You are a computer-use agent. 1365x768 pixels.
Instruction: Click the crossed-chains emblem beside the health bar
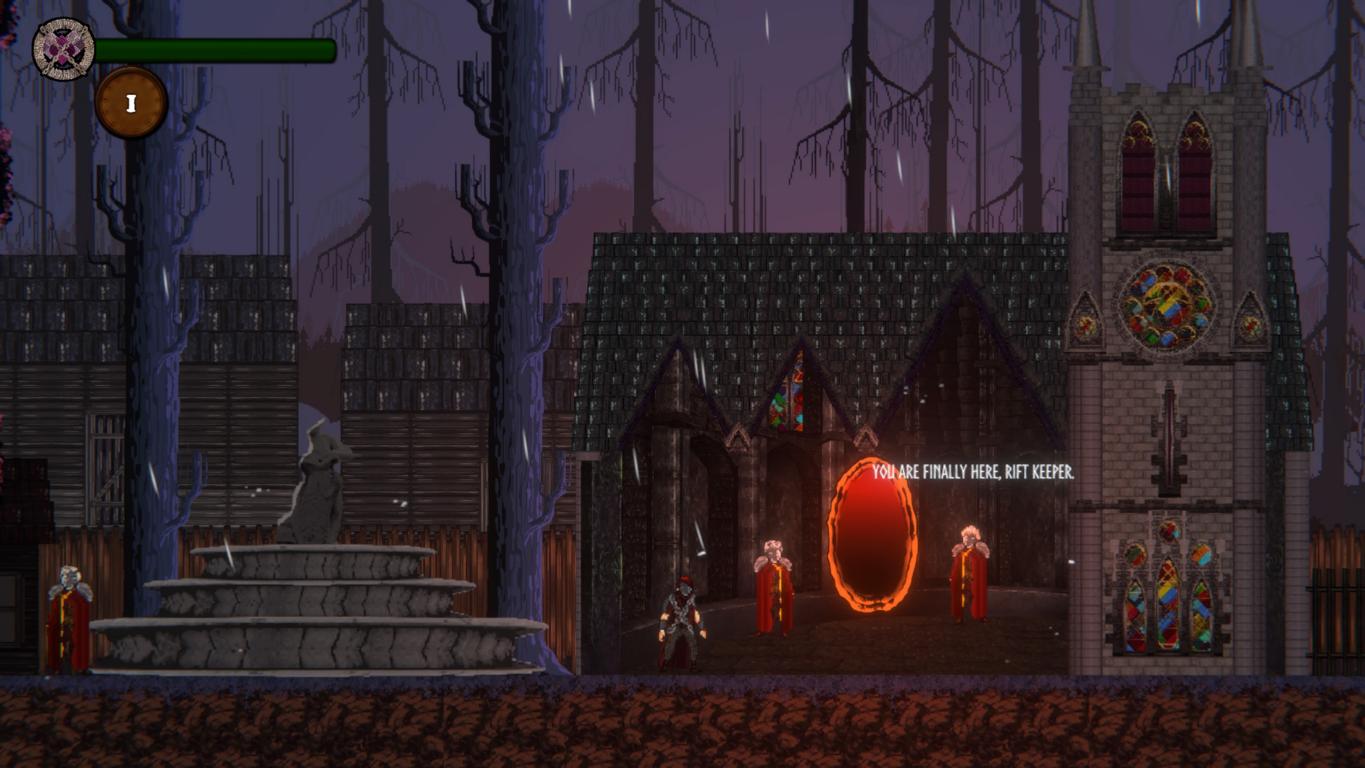[x=64, y=49]
